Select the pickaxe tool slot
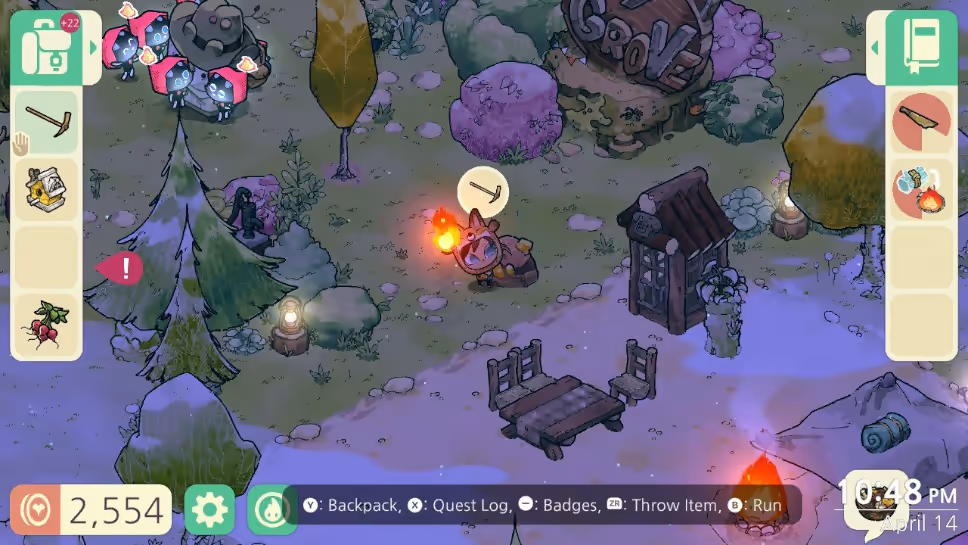This screenshot has height=545, width=968. 46,122
